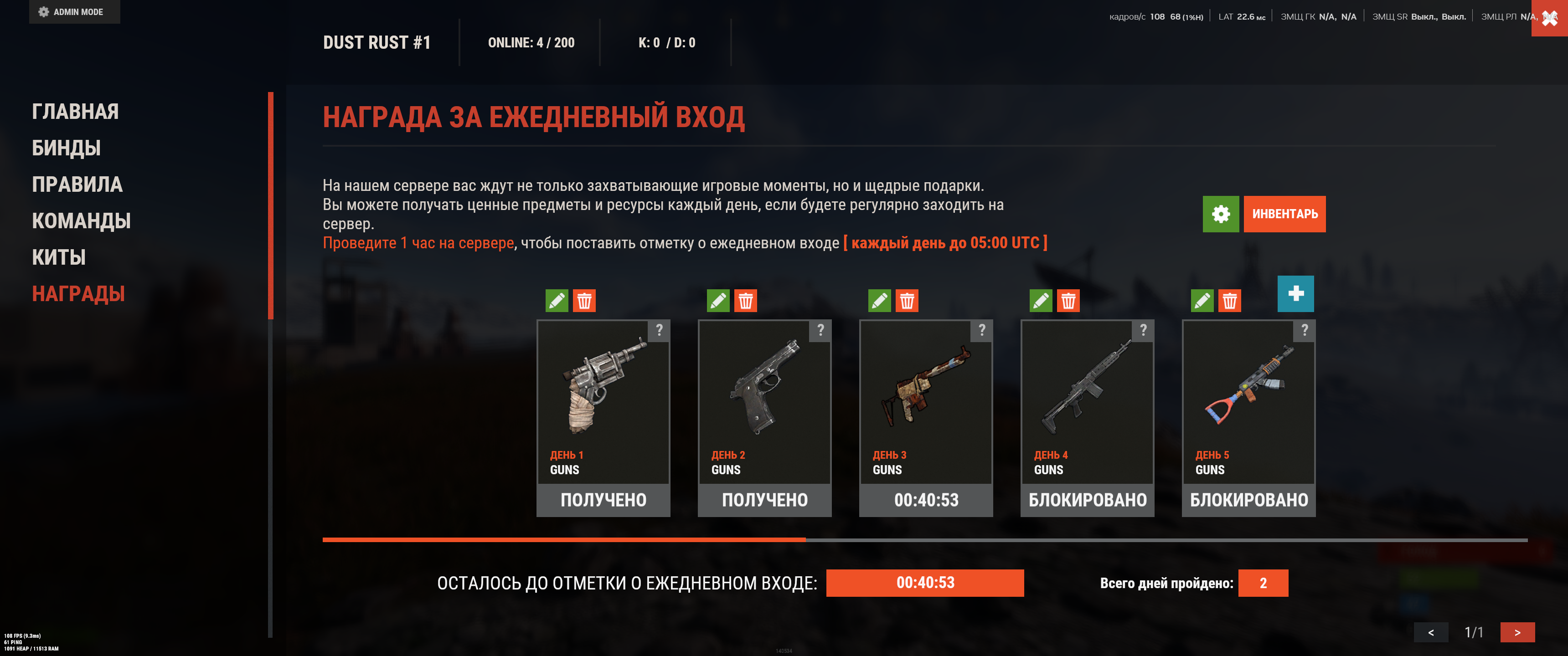Edit the Day 1 revolver reward

pos(557,301)
